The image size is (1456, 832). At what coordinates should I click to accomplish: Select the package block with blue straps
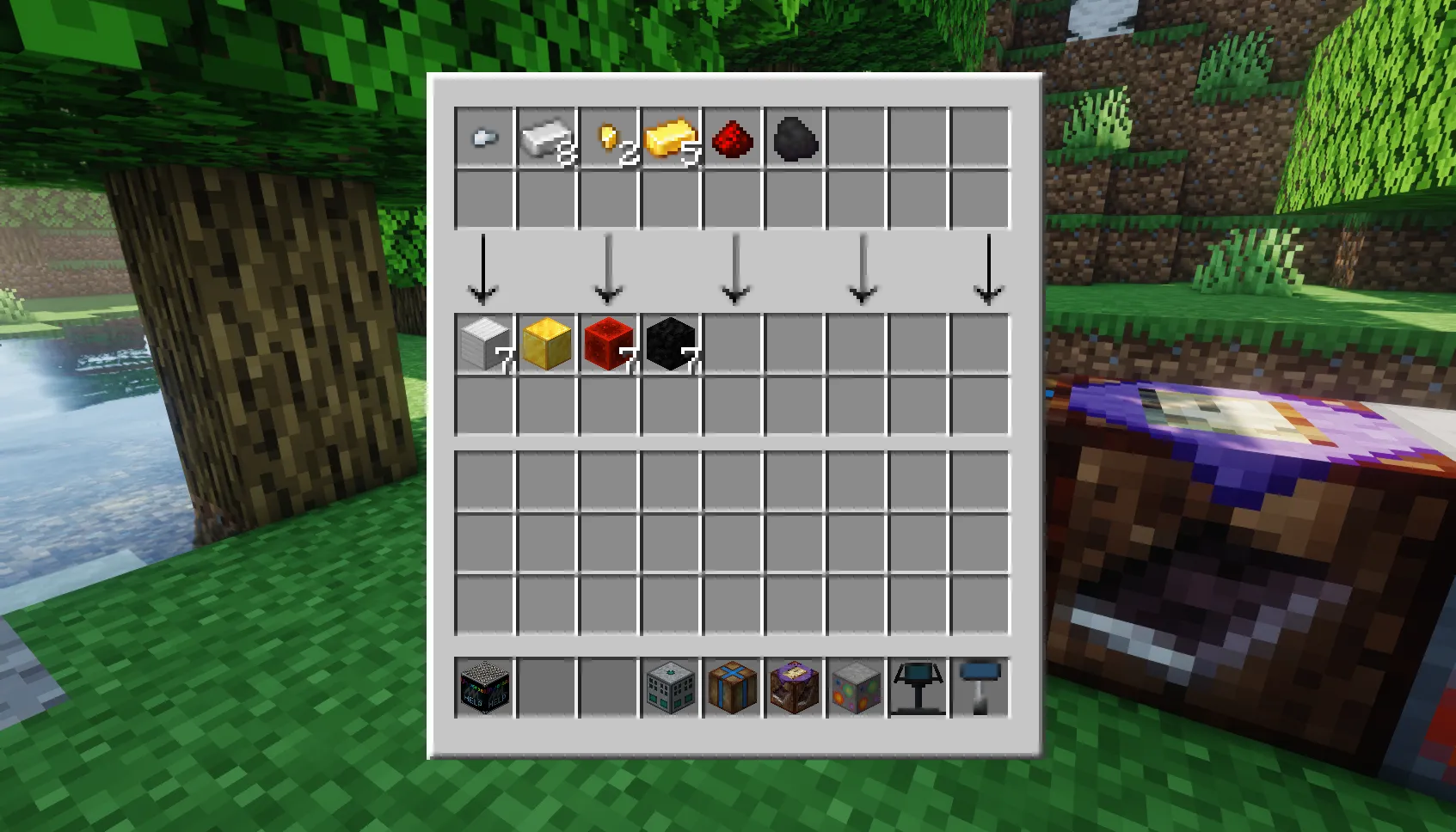[x=734, y=686]
